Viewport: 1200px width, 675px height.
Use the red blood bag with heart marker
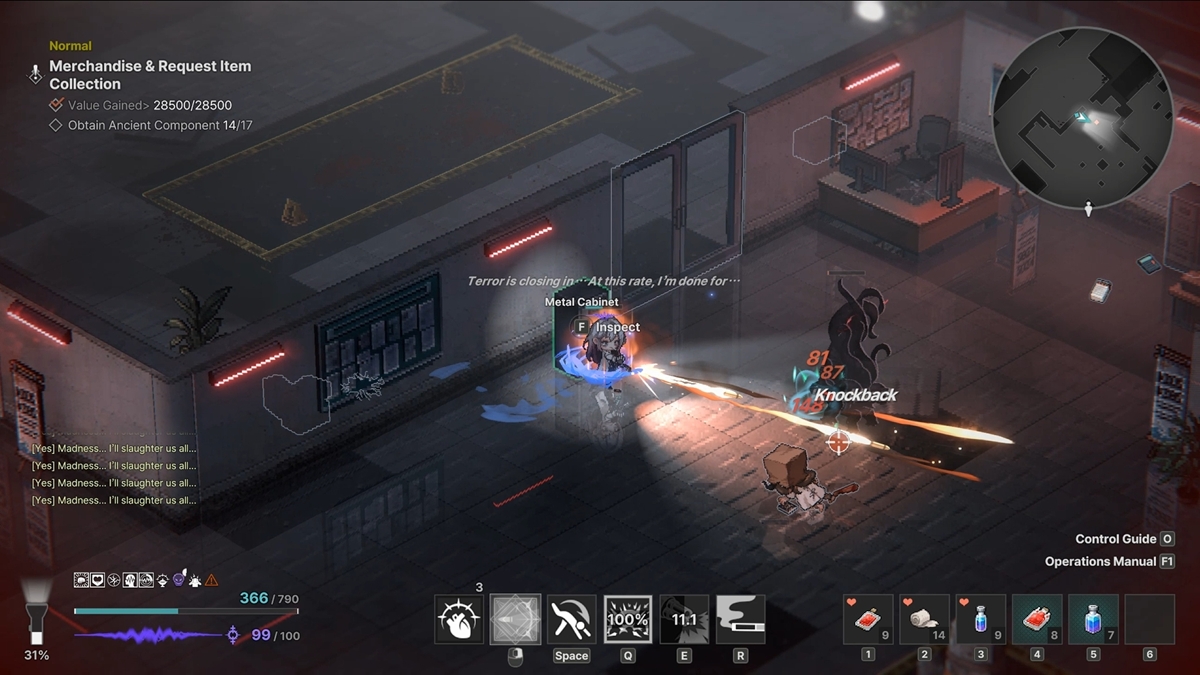[868, 620]
